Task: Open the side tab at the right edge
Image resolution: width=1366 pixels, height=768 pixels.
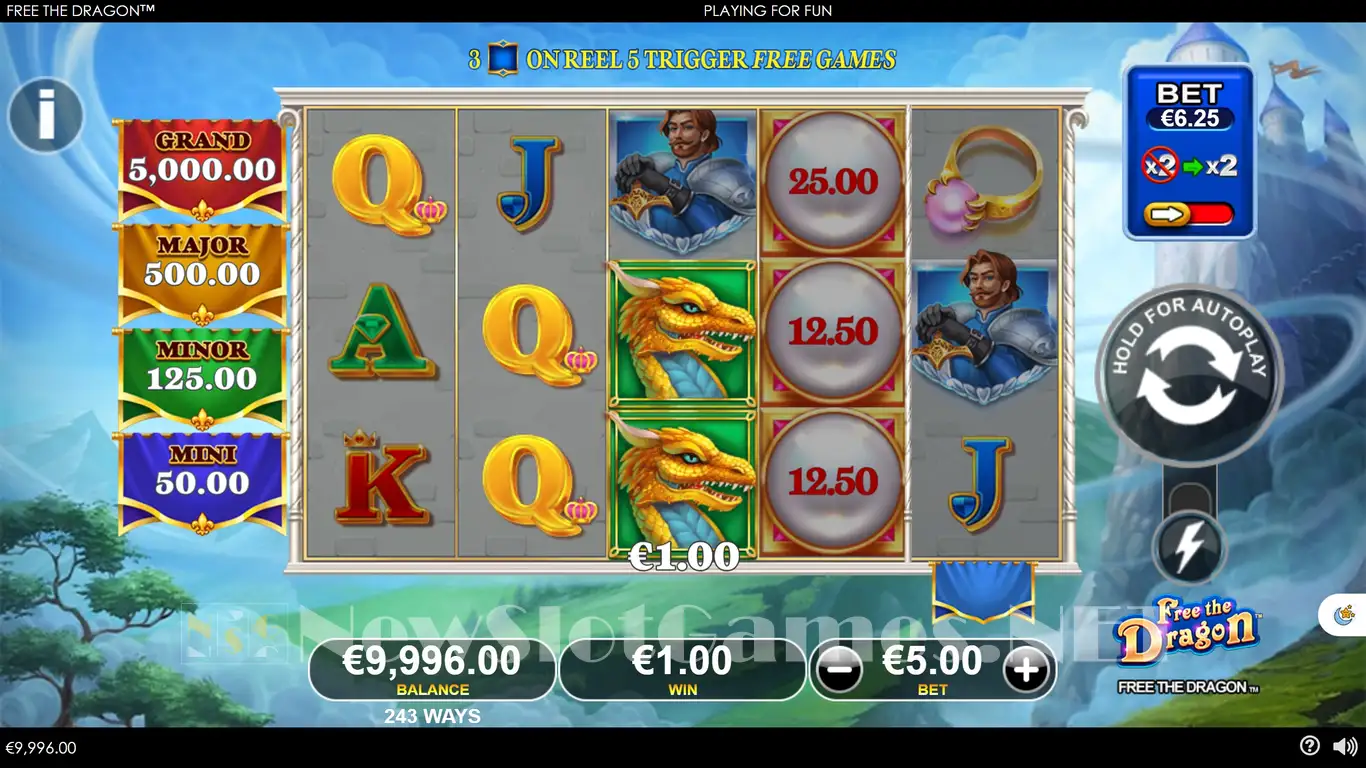Action: click(1345, 614)
